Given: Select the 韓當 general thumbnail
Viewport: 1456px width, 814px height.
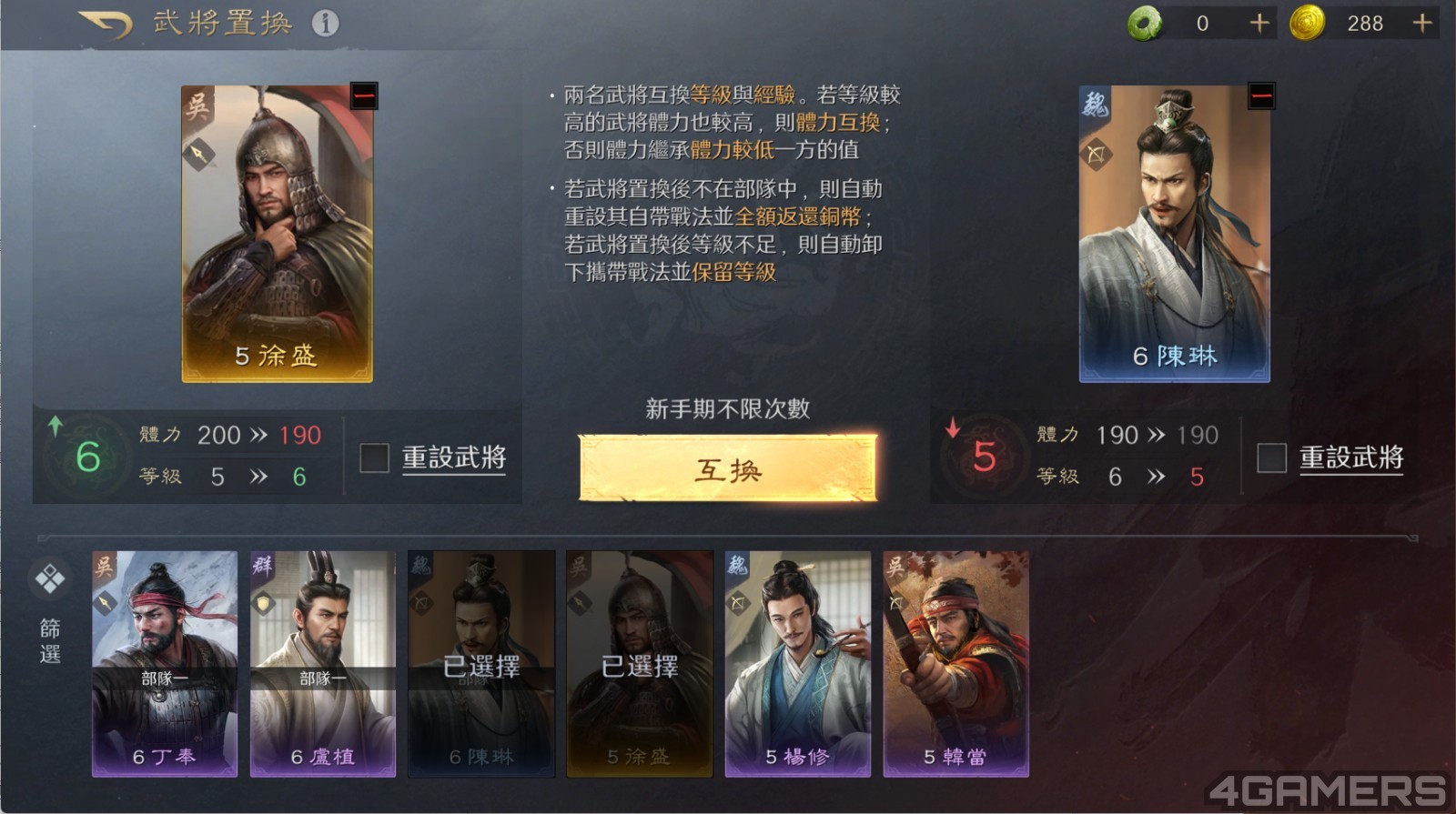Looking at the screenshot, I should click(x=957, y=664).
